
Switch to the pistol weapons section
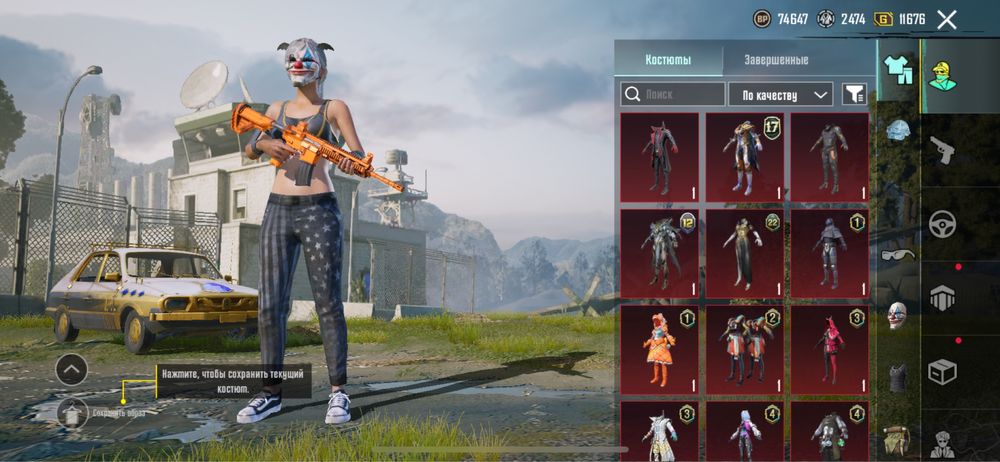pos(942,150)
